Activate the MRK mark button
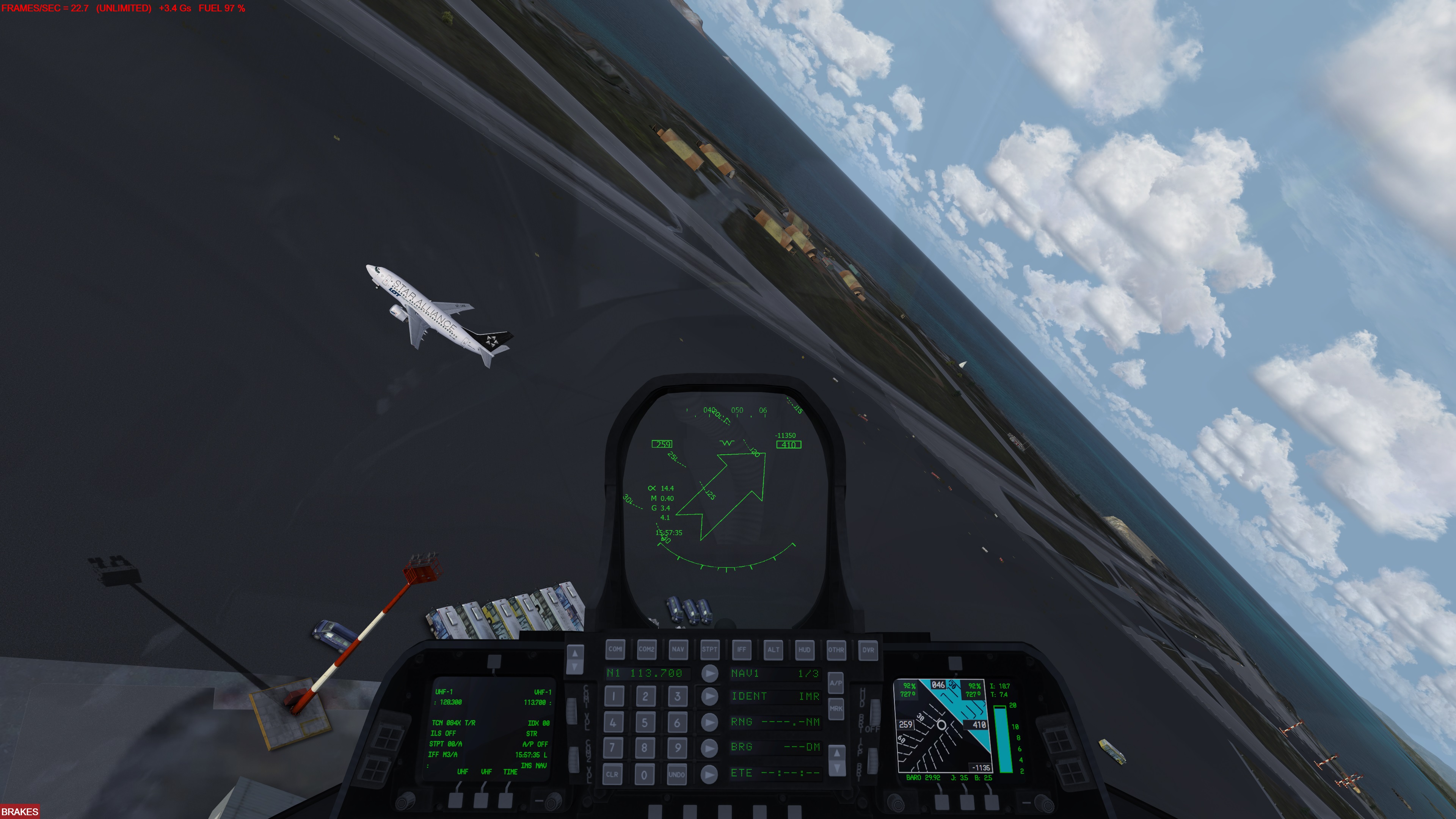1456x819 pixels. coord(835,708)
